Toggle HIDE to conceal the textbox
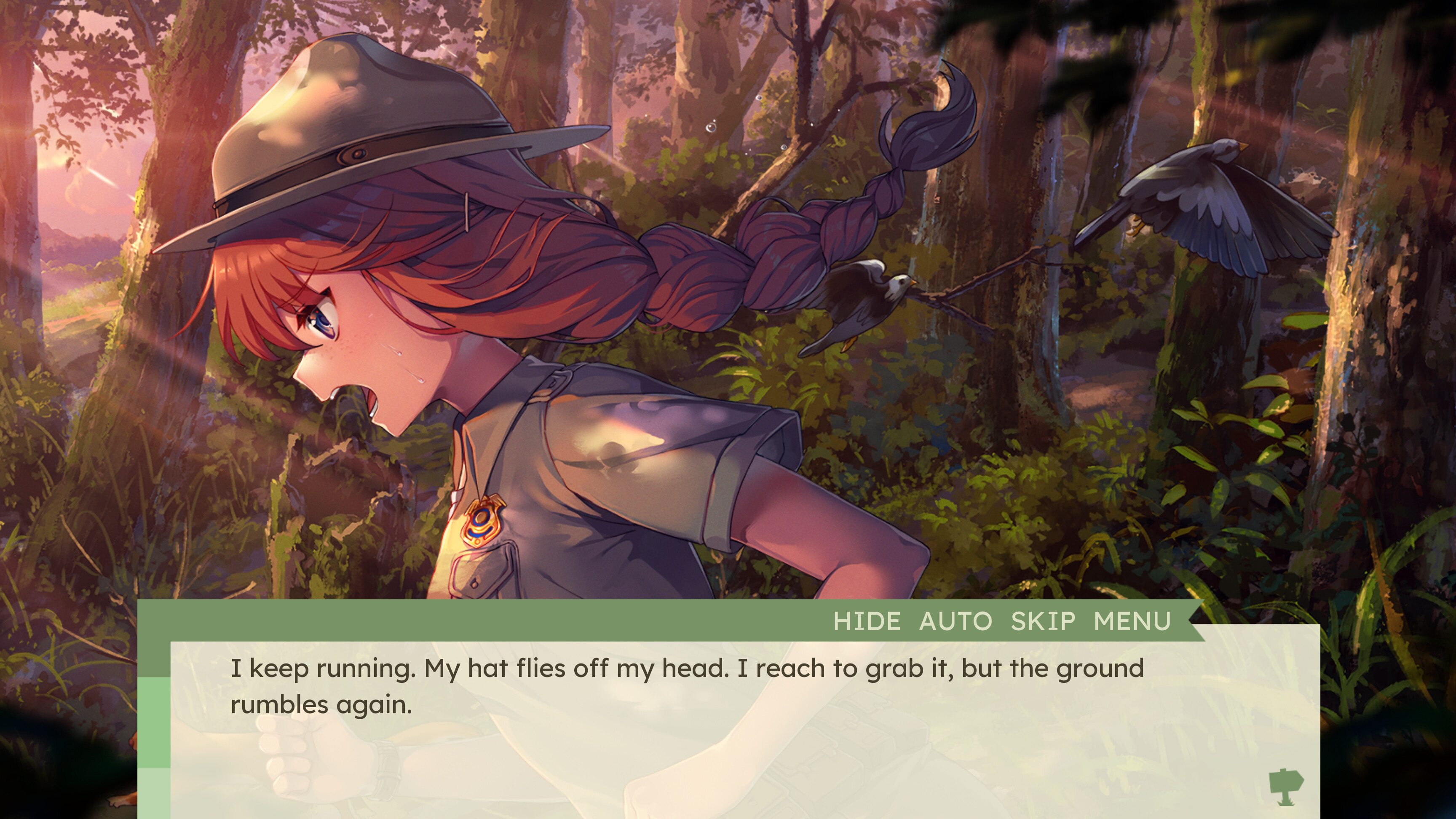This screenshot has height=819, width=1456. click(867, 621)
